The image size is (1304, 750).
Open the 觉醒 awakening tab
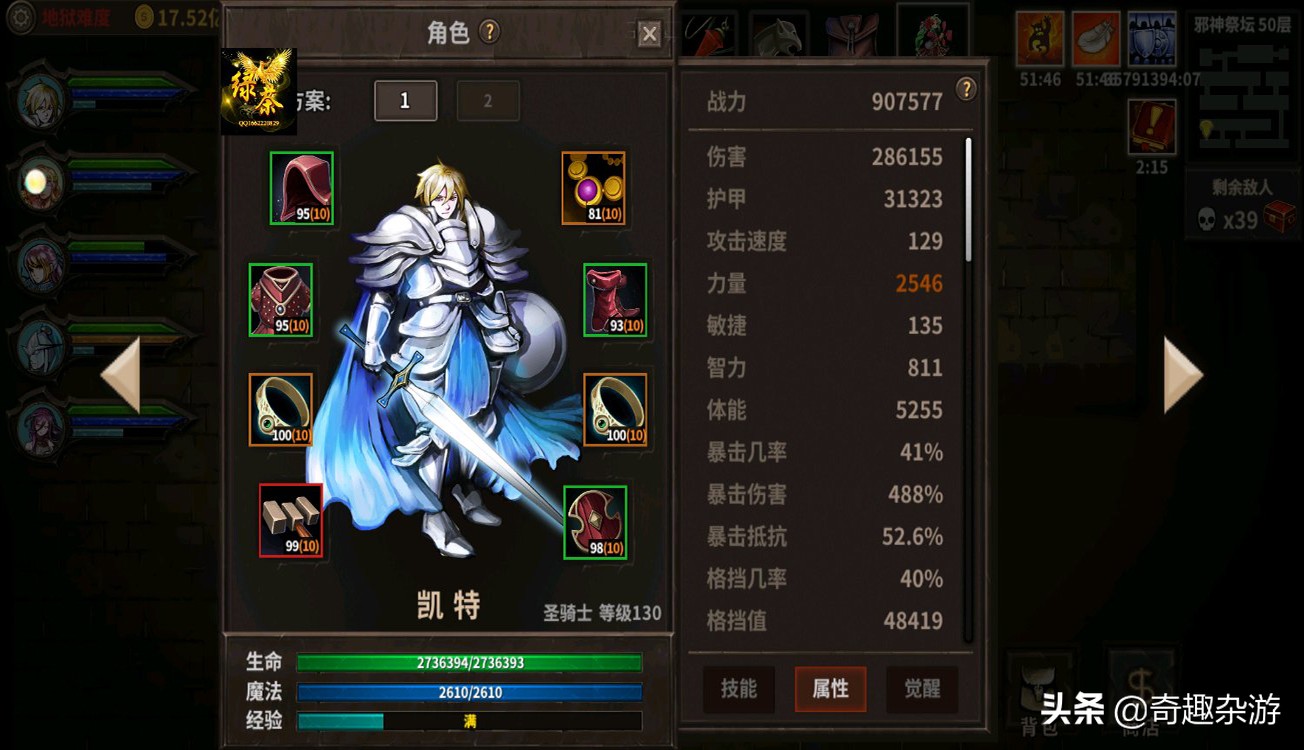click(x=921, y=689)
